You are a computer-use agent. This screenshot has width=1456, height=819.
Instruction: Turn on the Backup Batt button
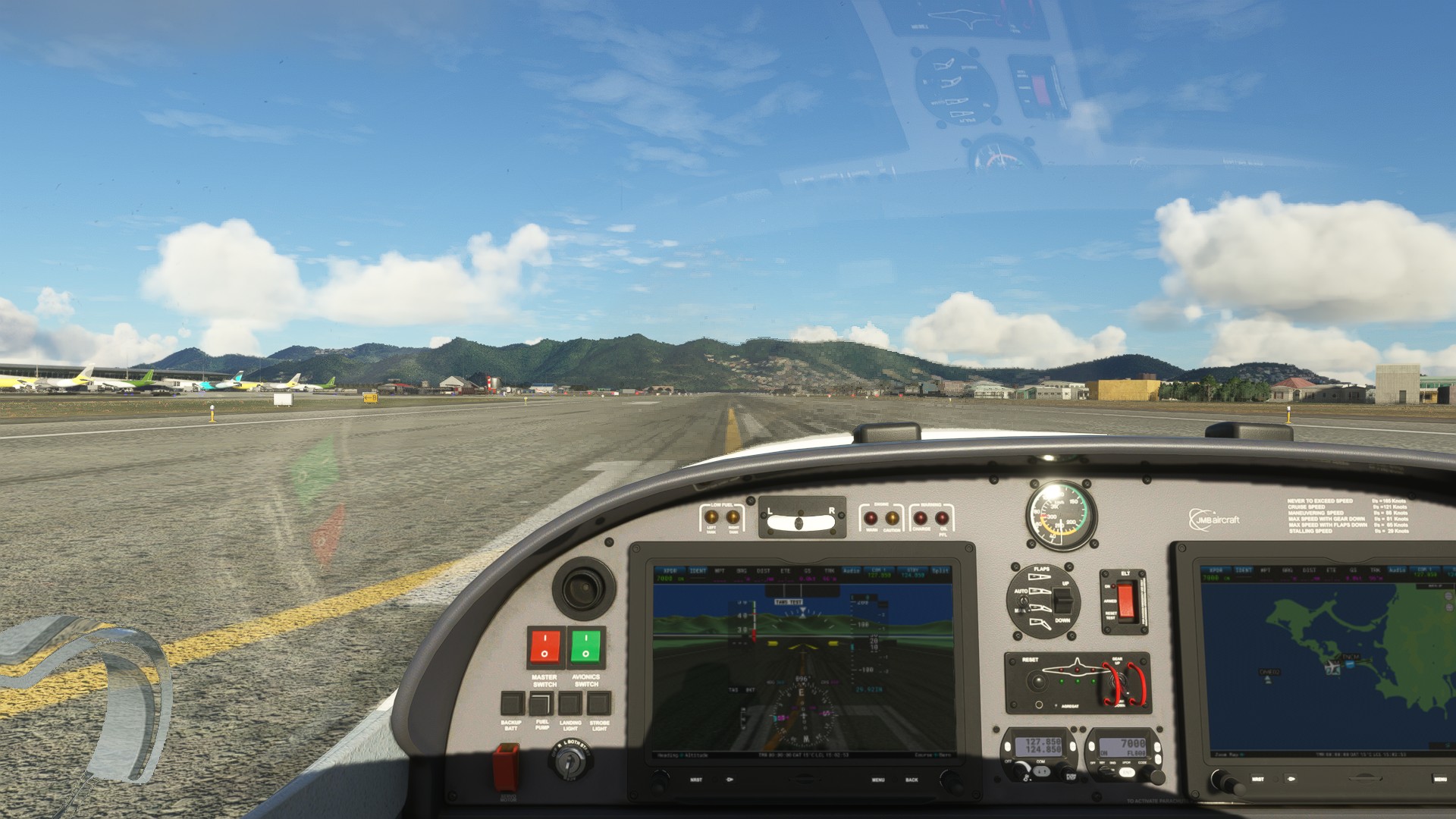512,704
